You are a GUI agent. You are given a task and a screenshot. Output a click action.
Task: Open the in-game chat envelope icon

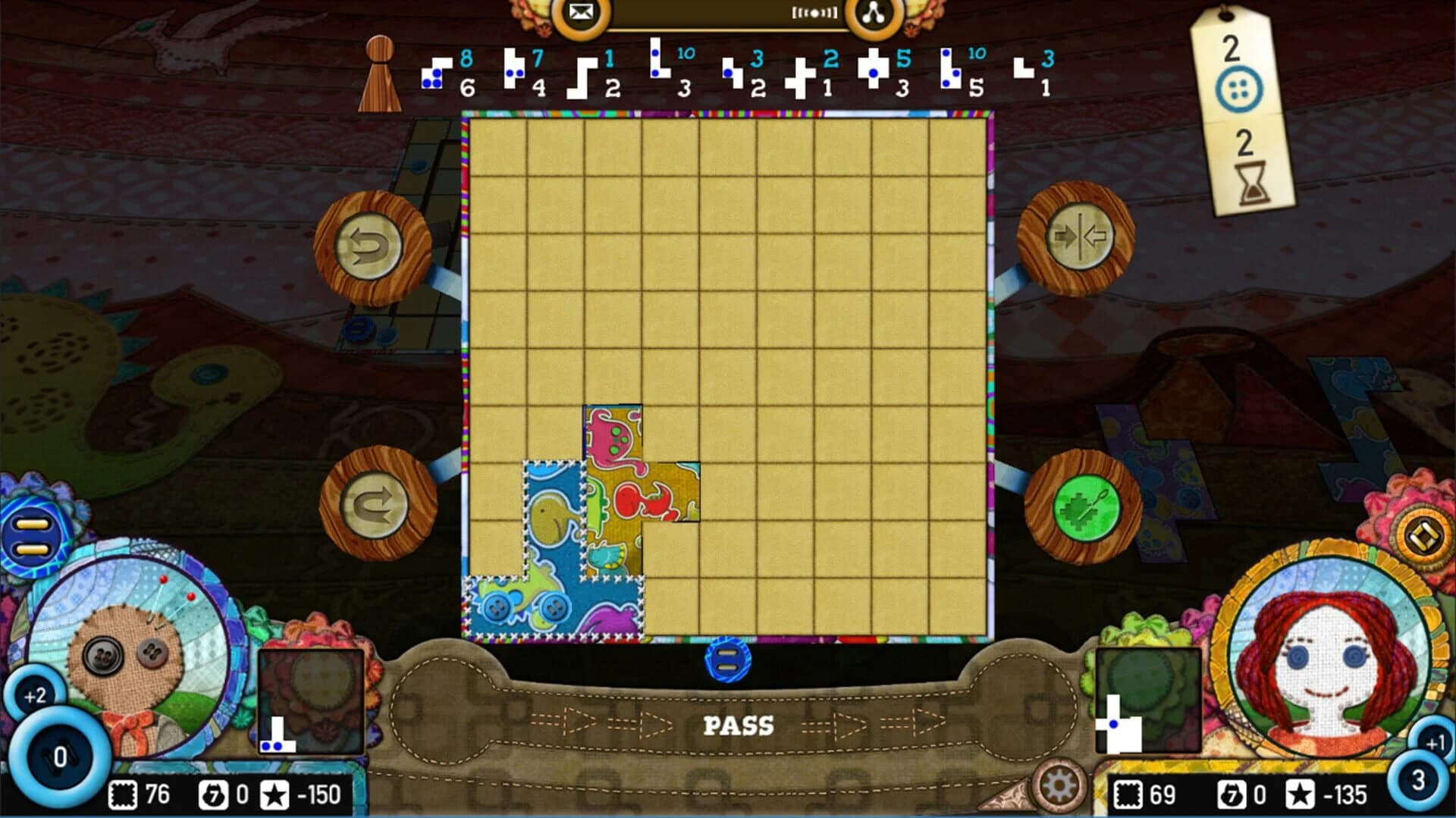[x=580, y=12]
